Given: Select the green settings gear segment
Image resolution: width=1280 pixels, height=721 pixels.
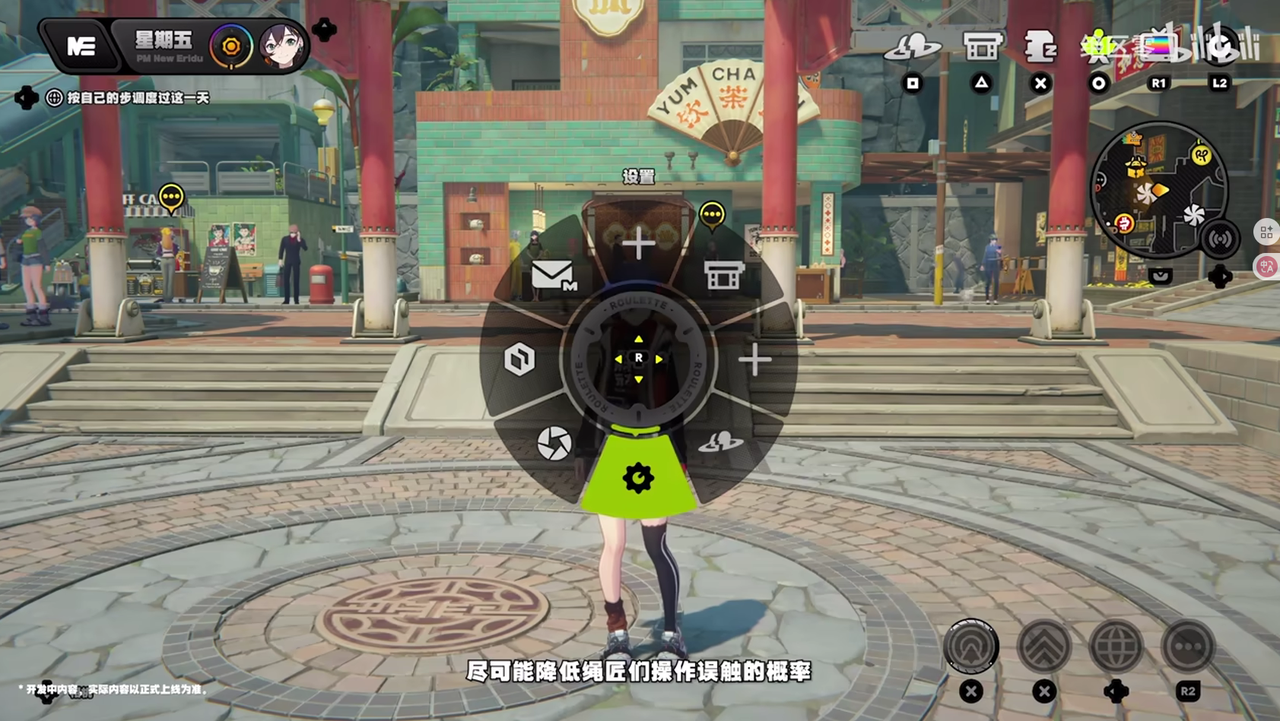Looking at the screenshot, I should [x=638, y=478].
